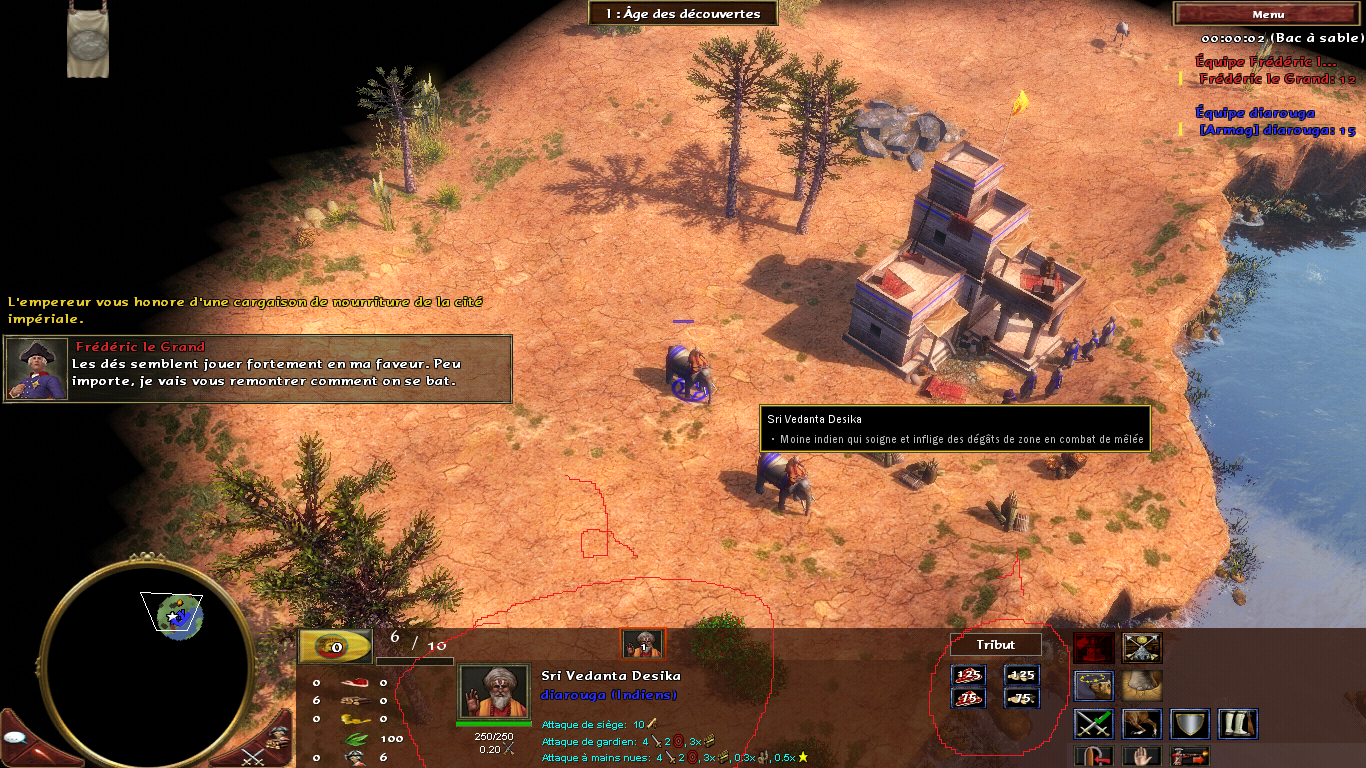Enable trample mode for the selected elephant
This screenshot has width=1366, height=768.
click(1142, 686)
